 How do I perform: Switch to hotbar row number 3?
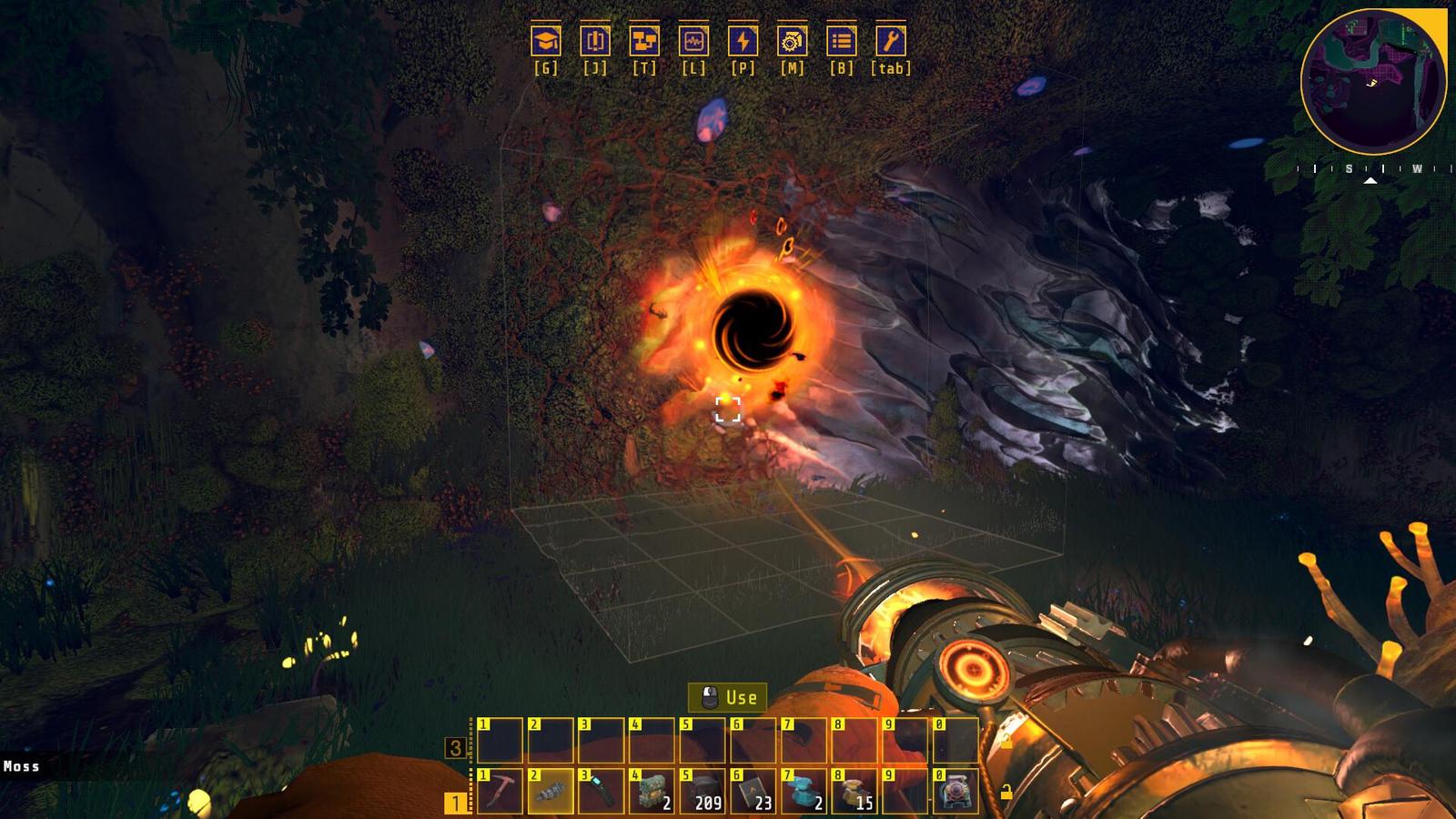(455, 748)
